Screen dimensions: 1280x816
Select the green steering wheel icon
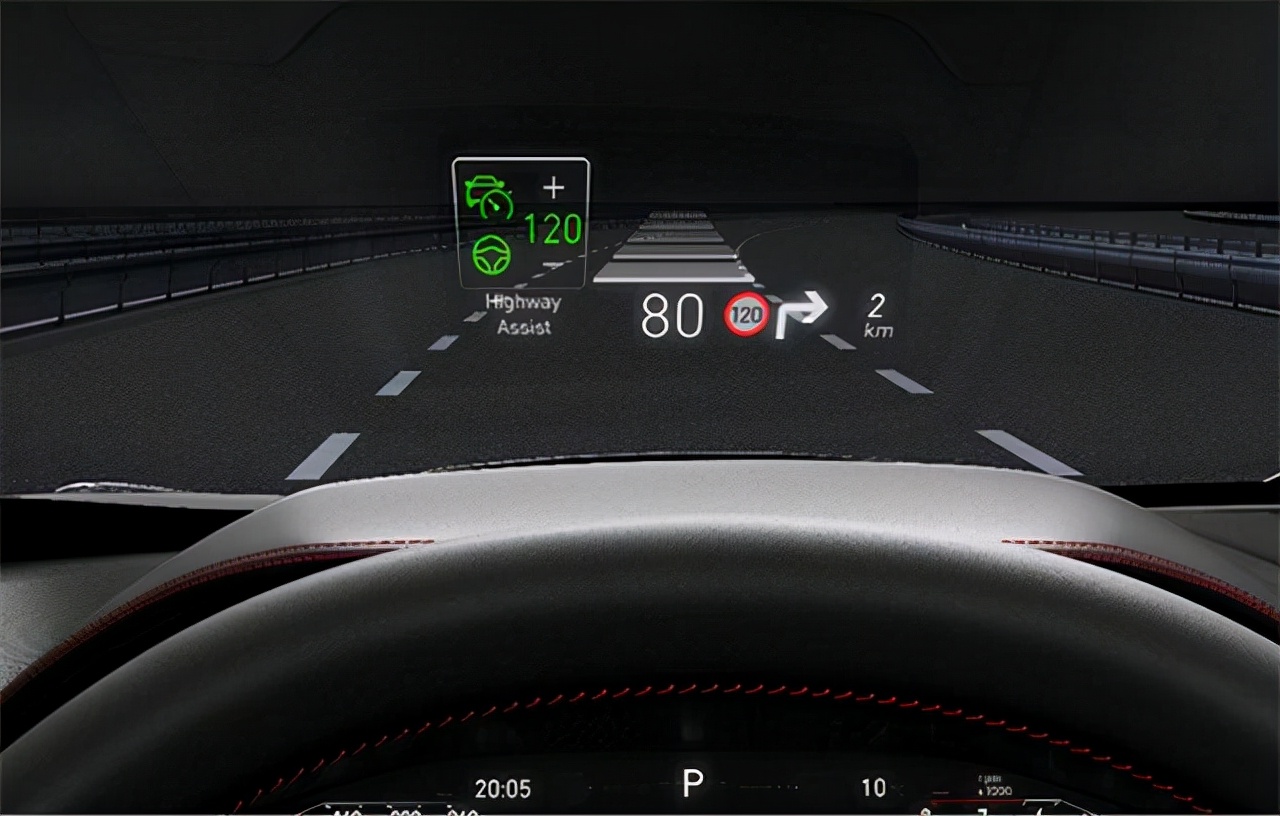coord(491,255)
